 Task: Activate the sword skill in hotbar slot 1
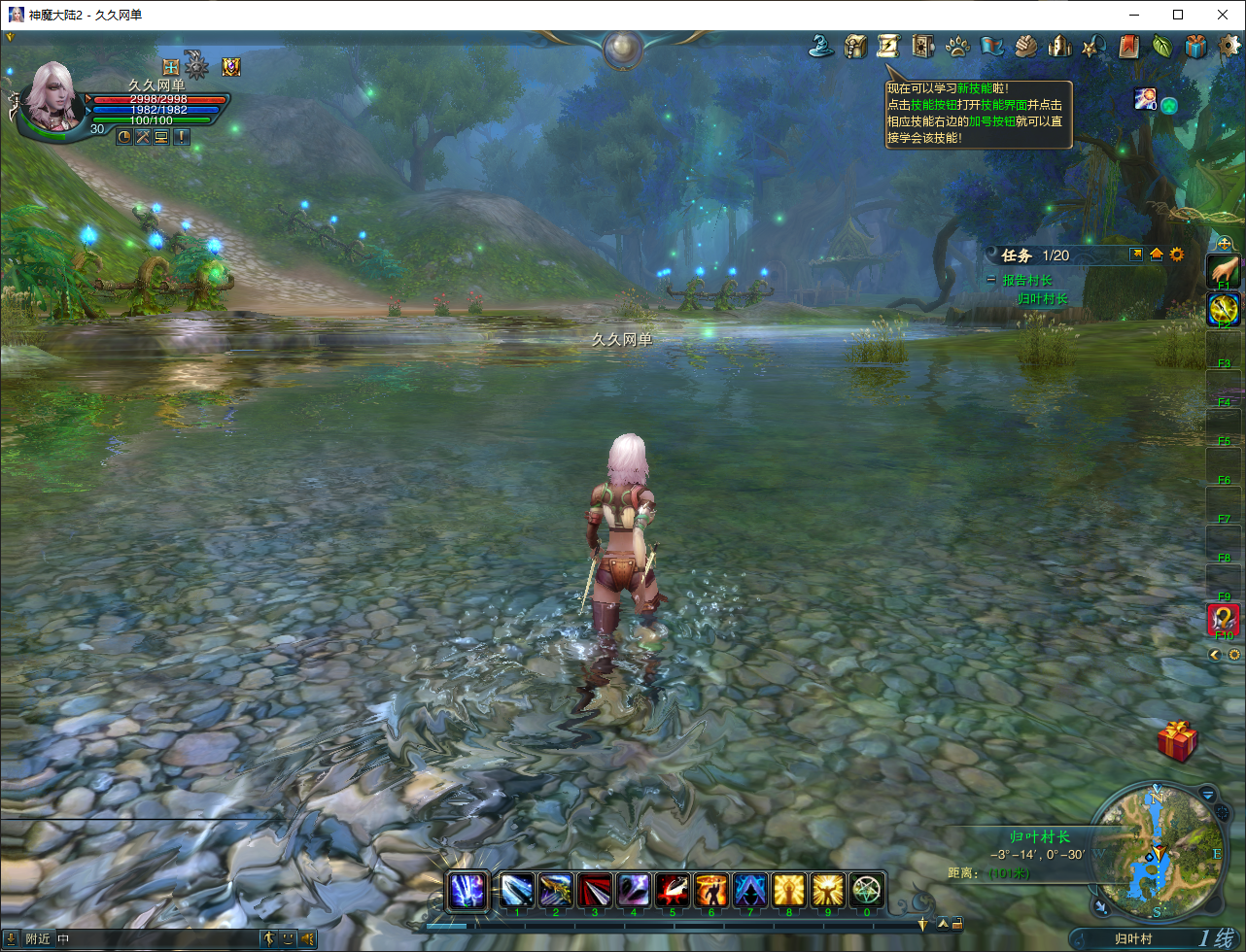[x=517, y=890]
